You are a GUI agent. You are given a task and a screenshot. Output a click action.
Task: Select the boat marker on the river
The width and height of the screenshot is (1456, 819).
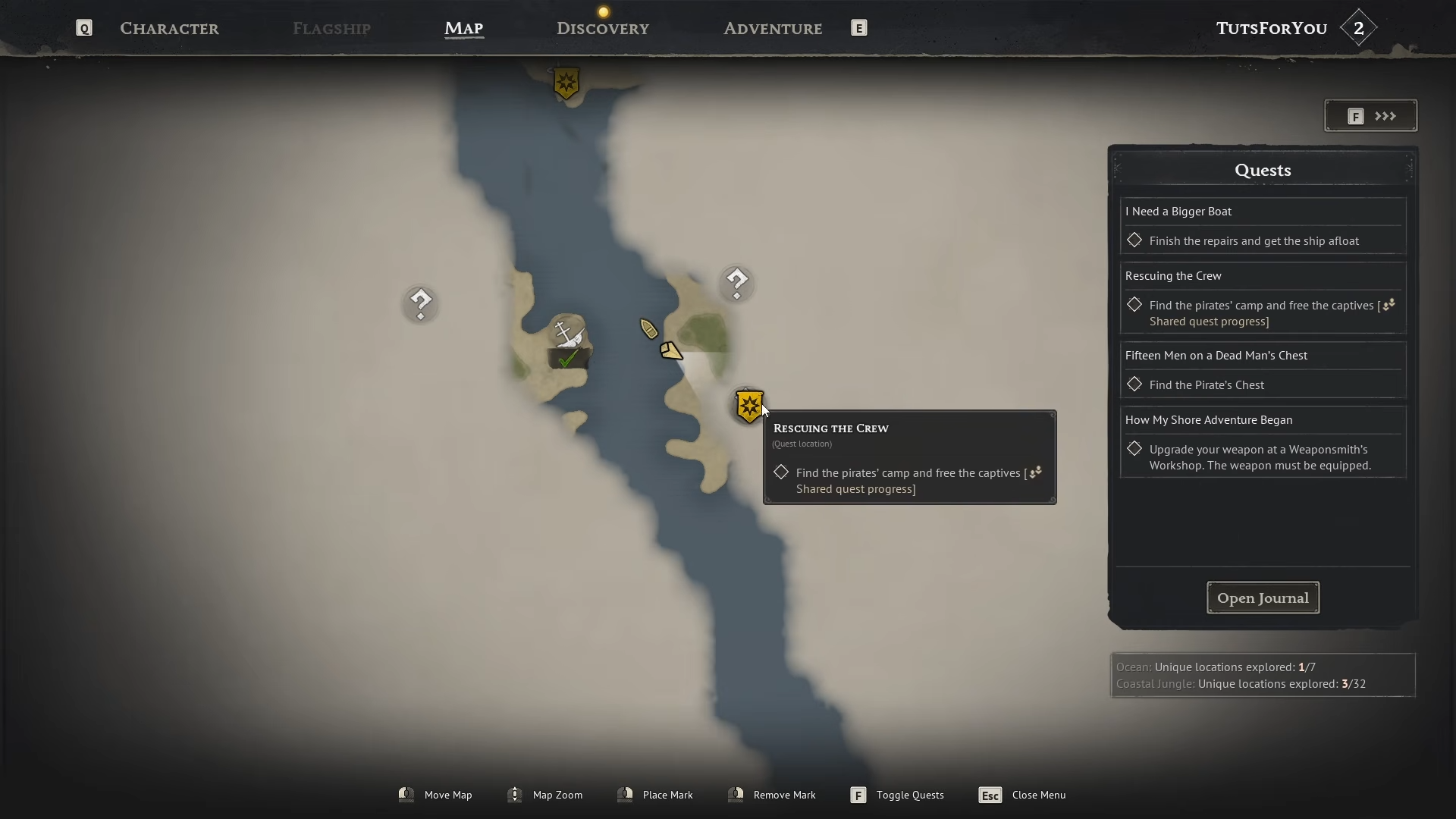[x=648, y=328]
